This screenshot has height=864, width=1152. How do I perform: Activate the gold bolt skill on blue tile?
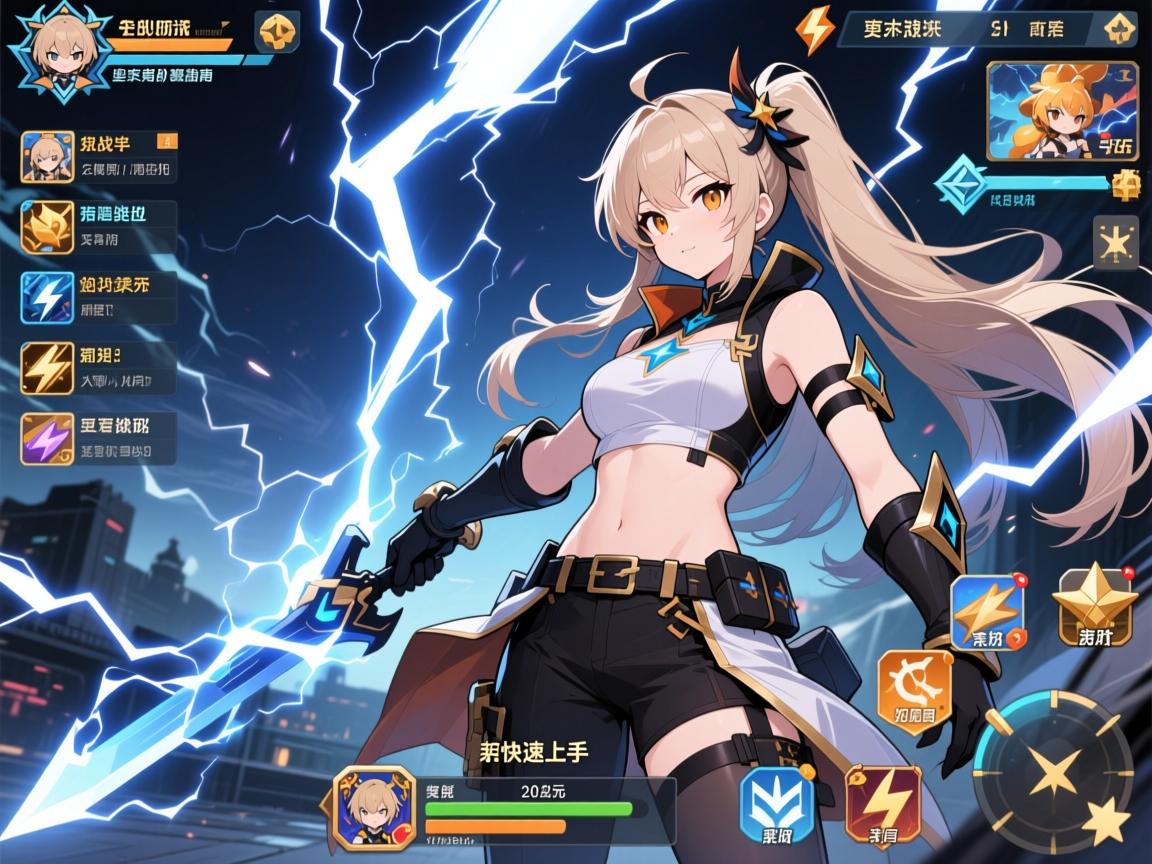[988, 611]
